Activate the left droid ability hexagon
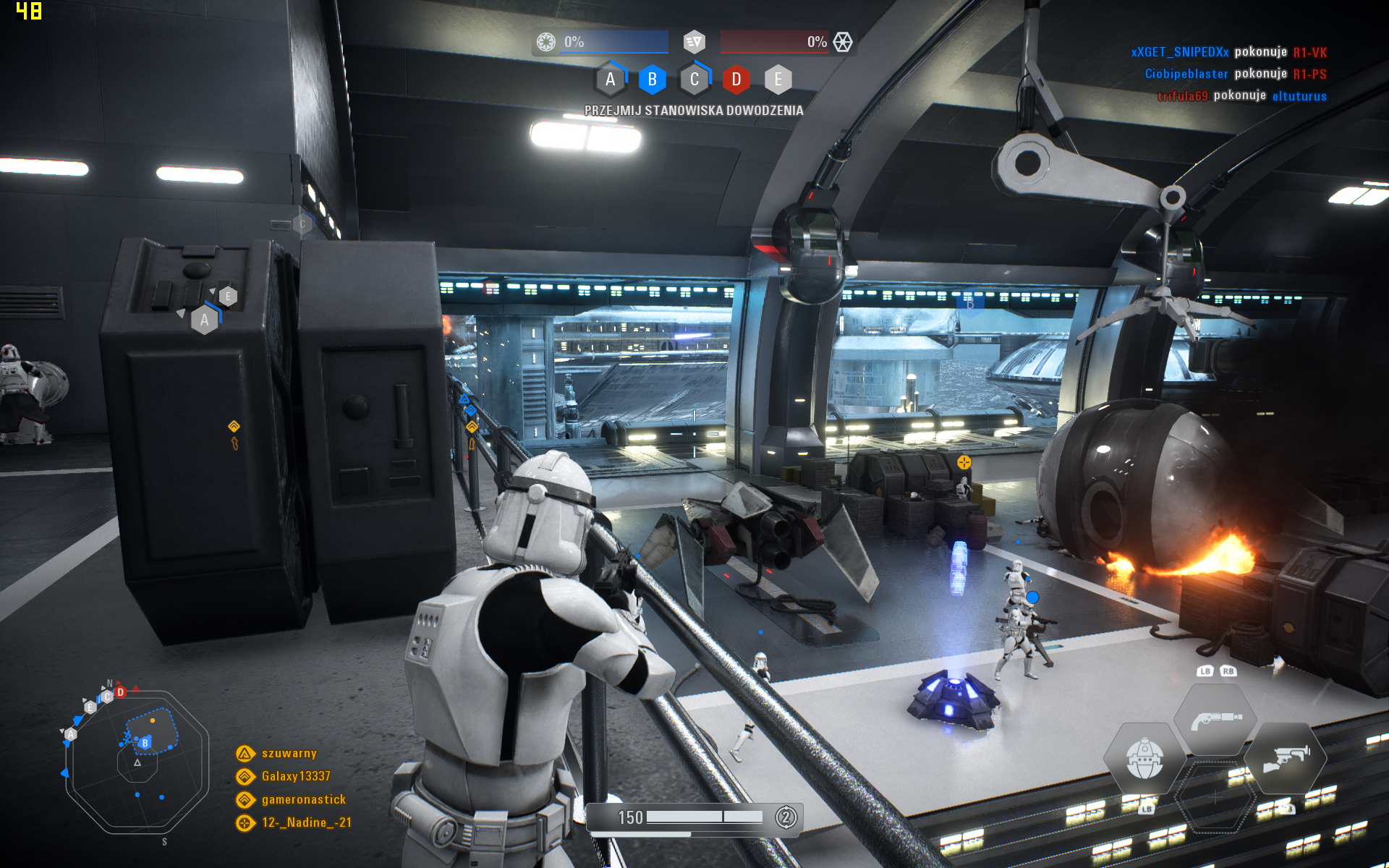This screenshot has width=1389, height=868. pos(1144,759)
